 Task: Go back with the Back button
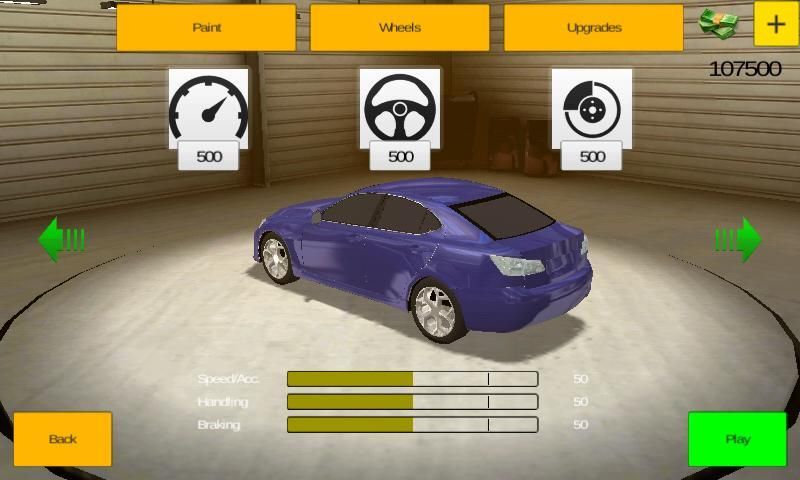[62, 439]
